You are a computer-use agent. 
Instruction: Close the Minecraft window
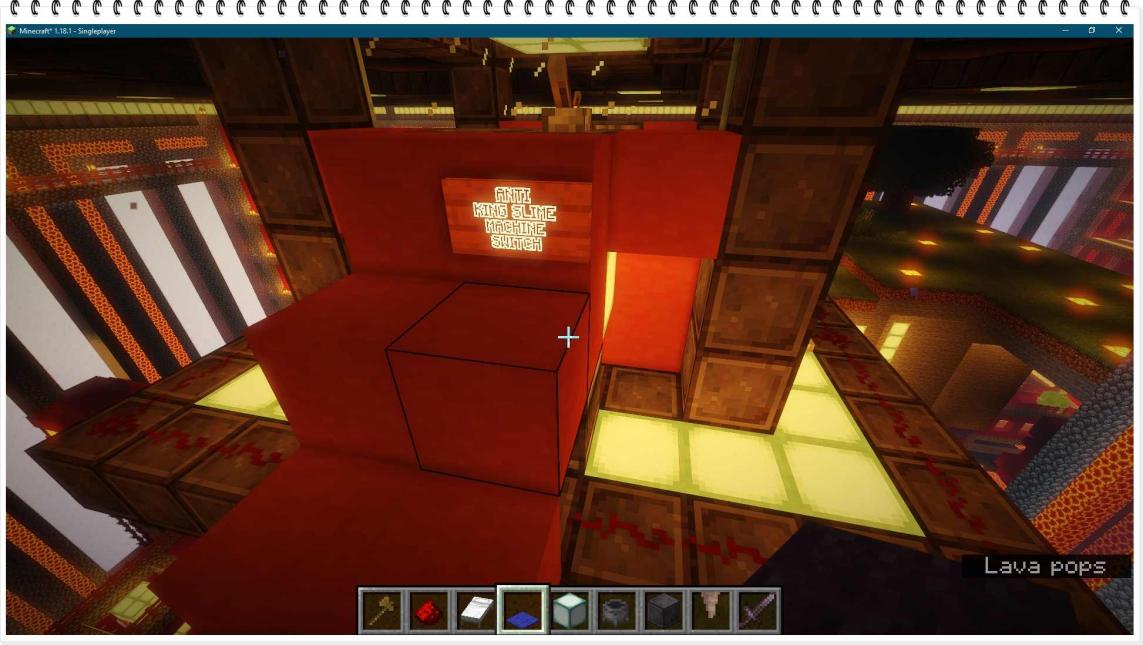point(1118,31)
